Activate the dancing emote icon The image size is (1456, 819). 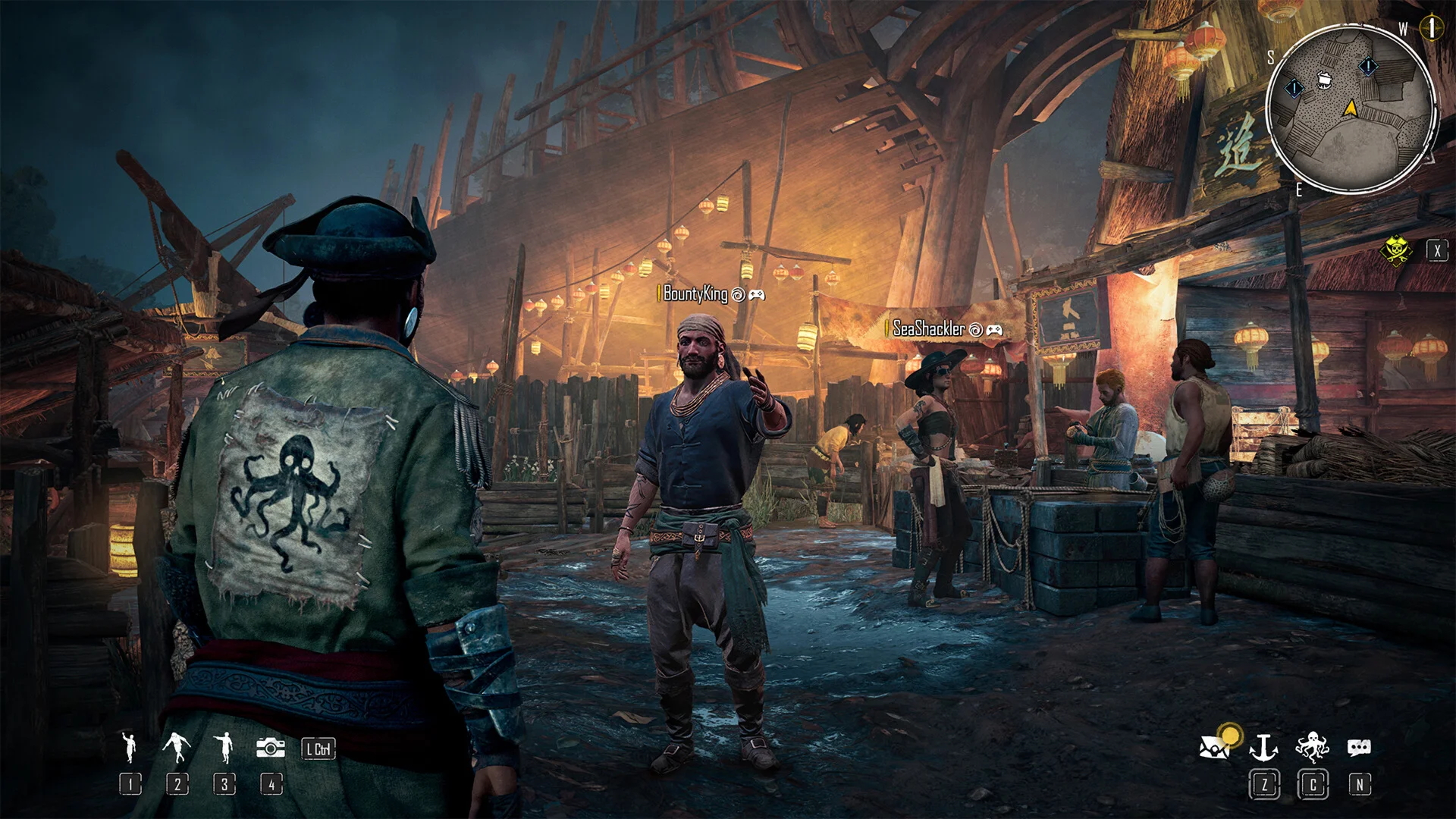pyautogui.click(x=176, y=748)
